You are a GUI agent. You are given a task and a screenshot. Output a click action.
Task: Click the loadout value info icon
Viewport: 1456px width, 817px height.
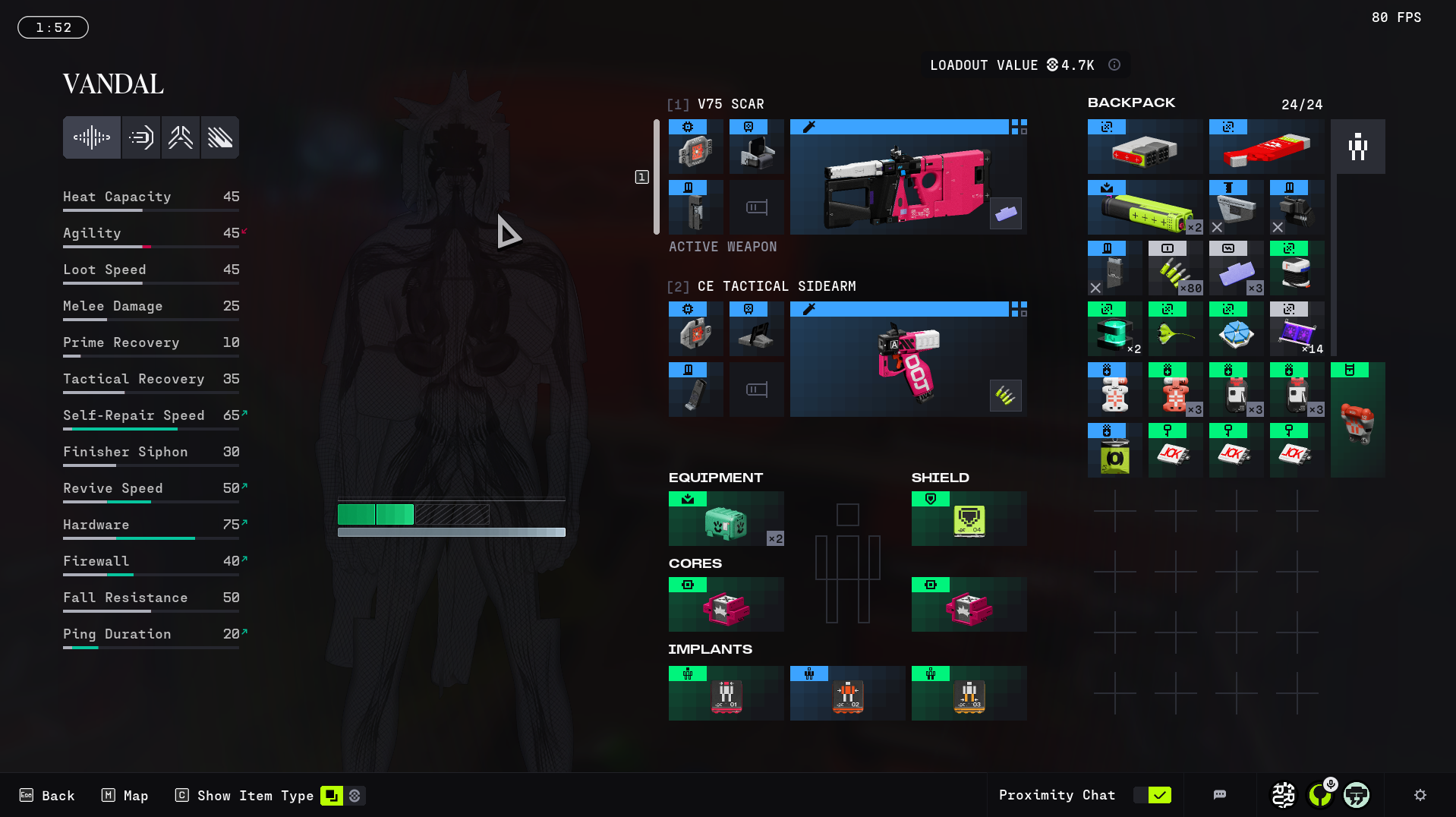(1114, 65)
